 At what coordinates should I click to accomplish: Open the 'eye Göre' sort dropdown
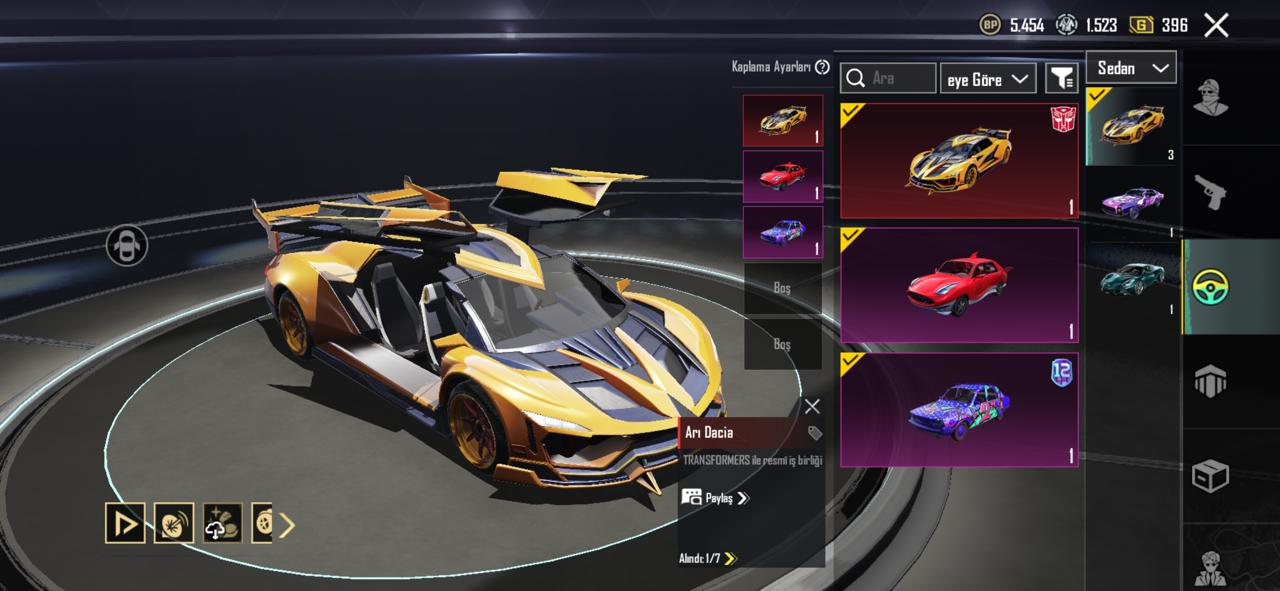pos(988,79)
